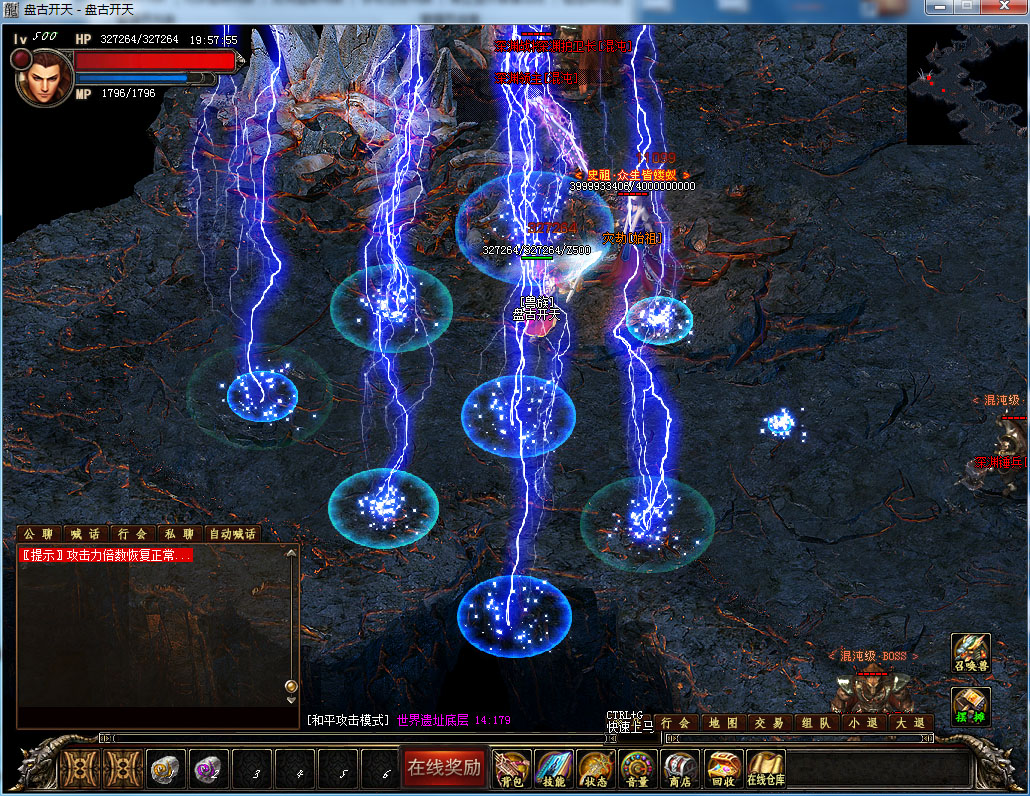
Task: Click the 地图 map button
Action: (722, 722)
